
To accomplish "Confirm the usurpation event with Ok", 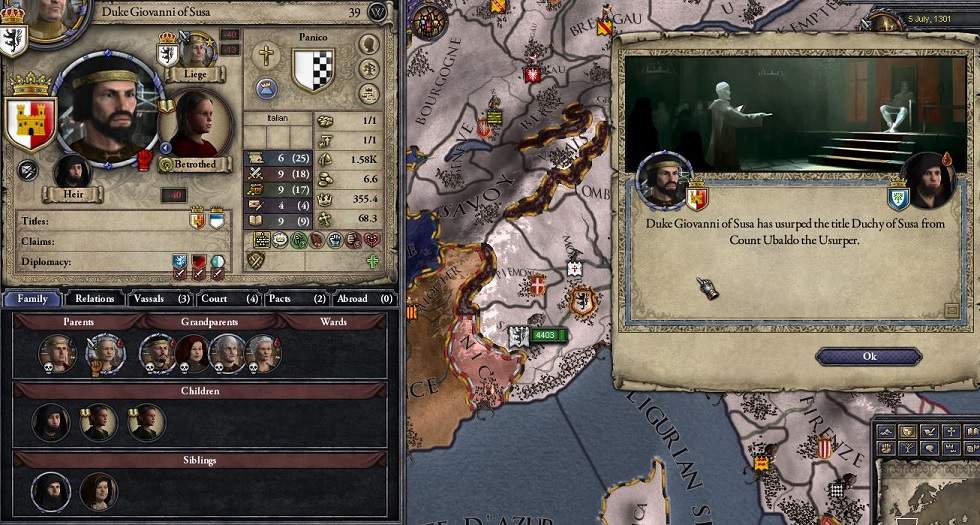I will 868,356.
